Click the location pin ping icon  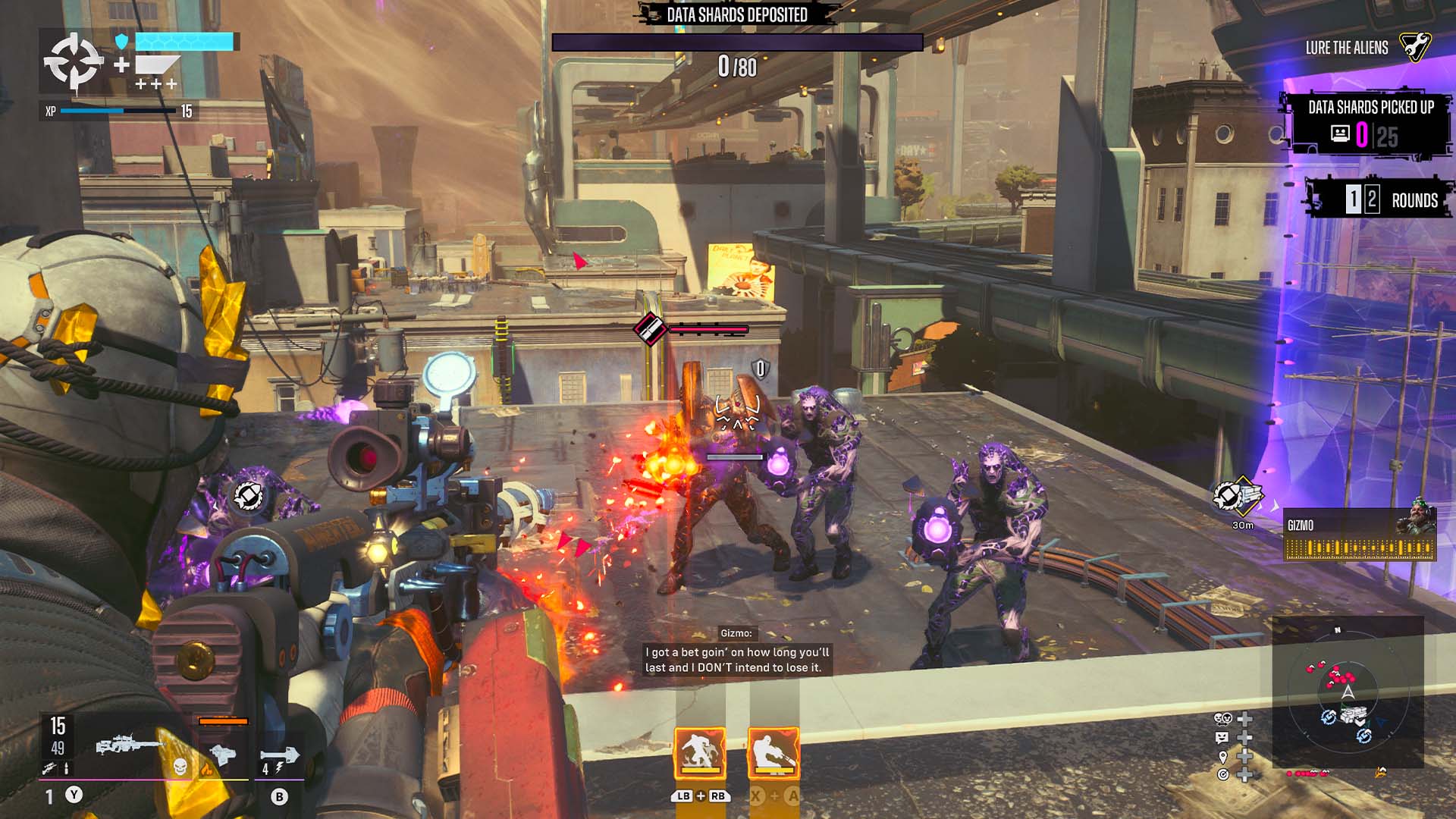[1223, 758]
